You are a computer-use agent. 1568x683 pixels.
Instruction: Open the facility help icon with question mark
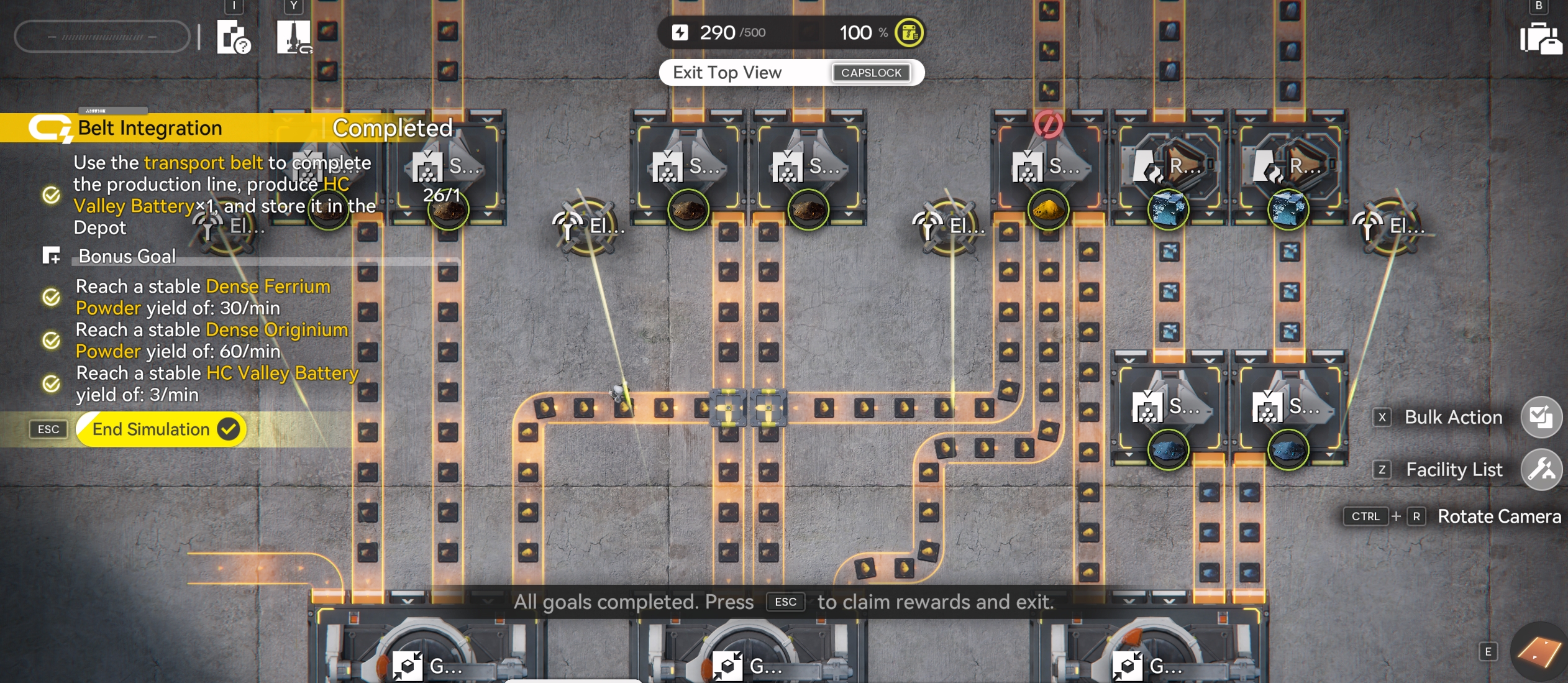point(234,37)
